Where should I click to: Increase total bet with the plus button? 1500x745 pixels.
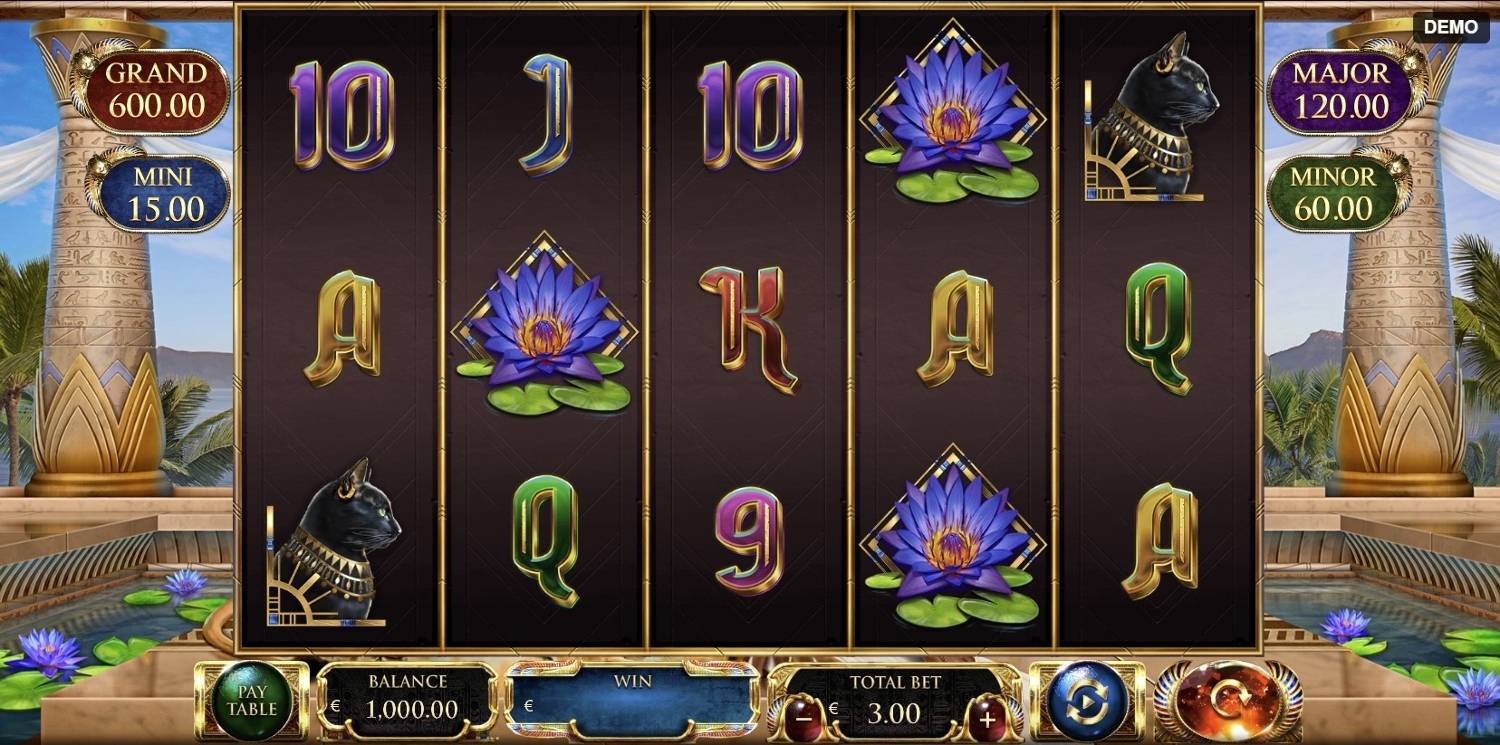[x=987, y=717]
